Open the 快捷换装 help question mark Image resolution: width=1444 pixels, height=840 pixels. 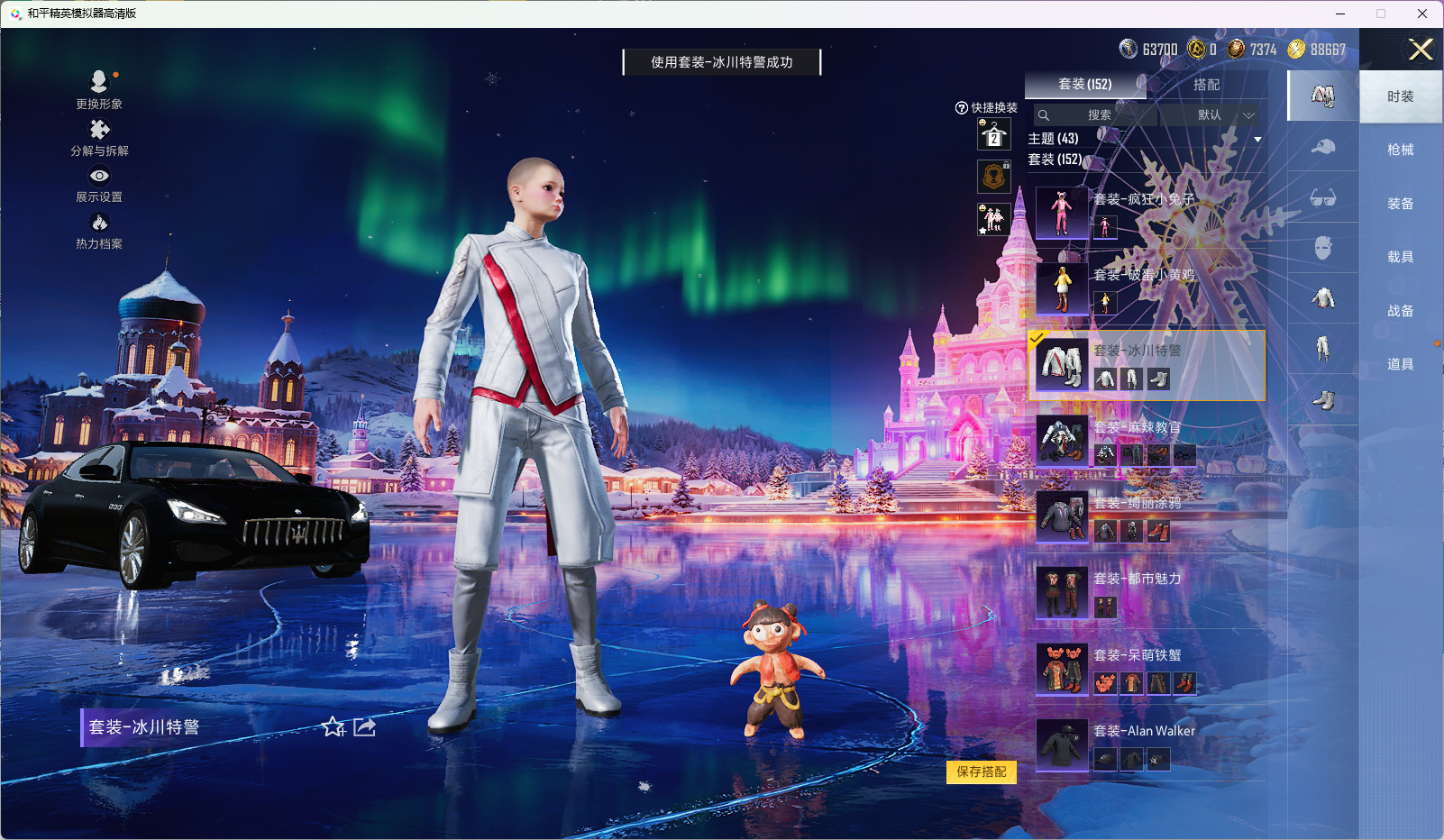click(960, 107)
